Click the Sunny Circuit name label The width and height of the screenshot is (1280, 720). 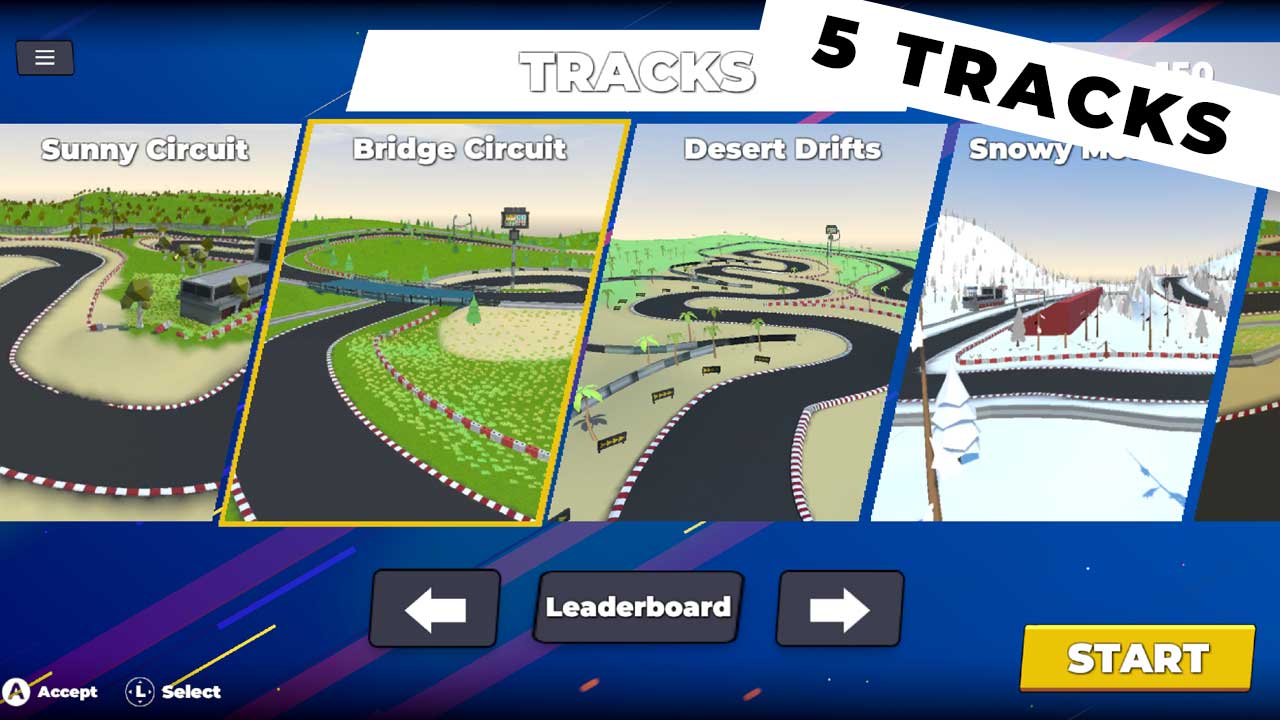pyautogui.click(x=143, y=150)
